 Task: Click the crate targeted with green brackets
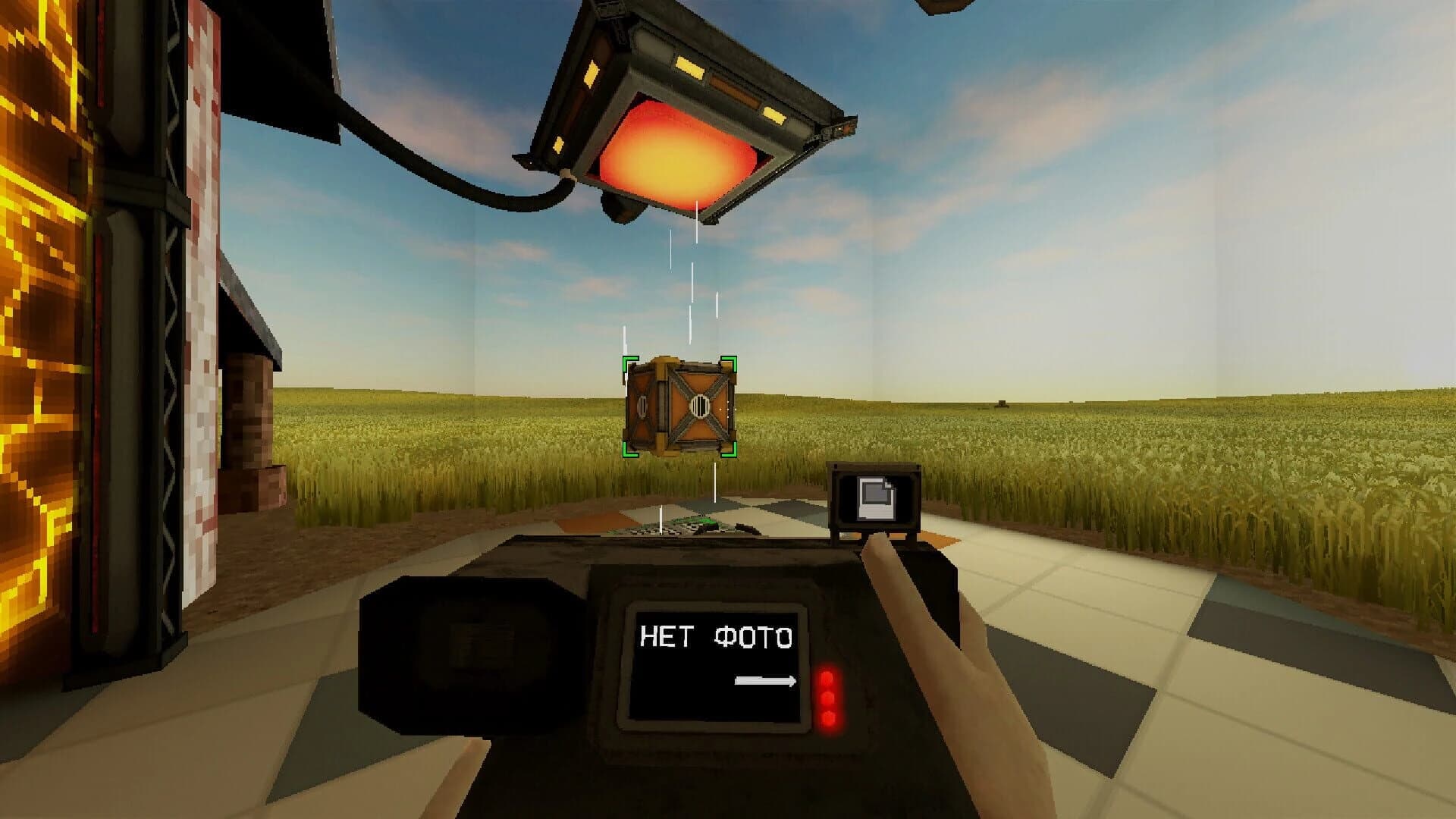[679, 406]
